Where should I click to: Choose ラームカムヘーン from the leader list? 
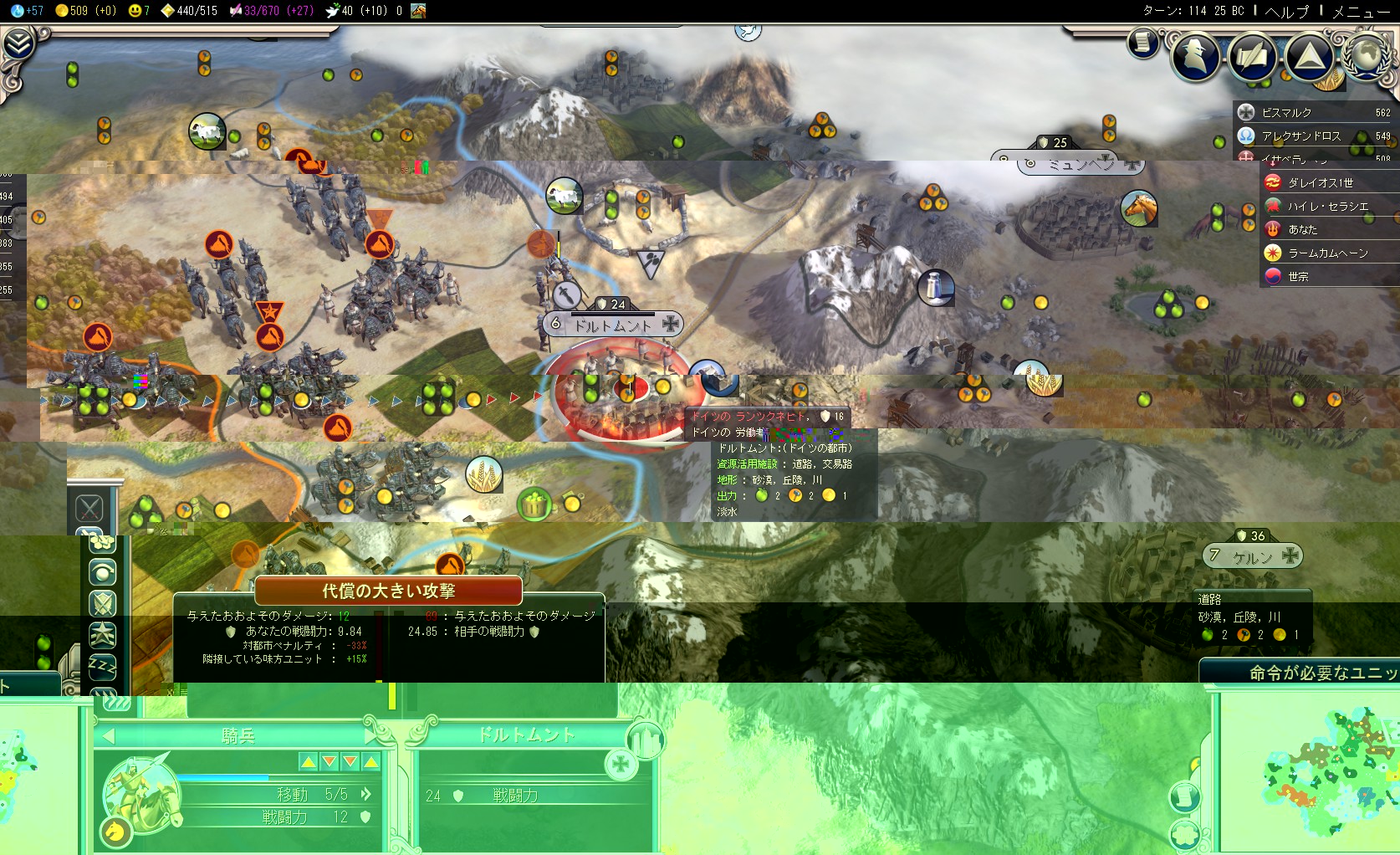point(1326,253)
